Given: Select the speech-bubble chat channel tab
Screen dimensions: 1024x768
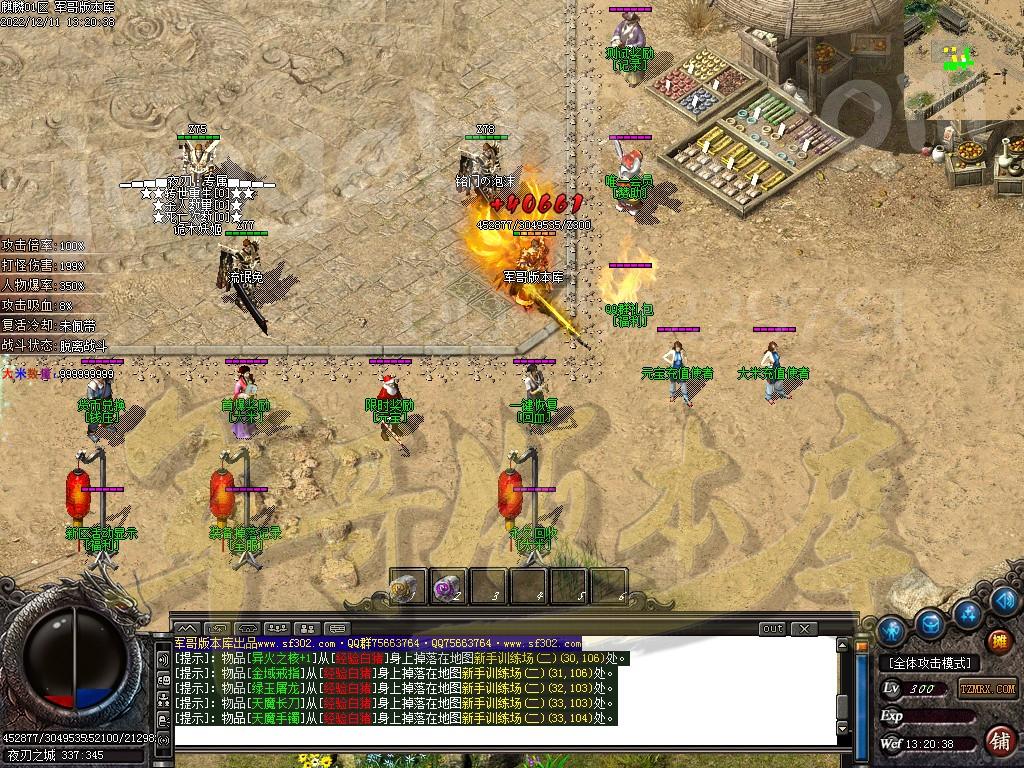Looking at the screenshot, I should [x=336, y=629].
